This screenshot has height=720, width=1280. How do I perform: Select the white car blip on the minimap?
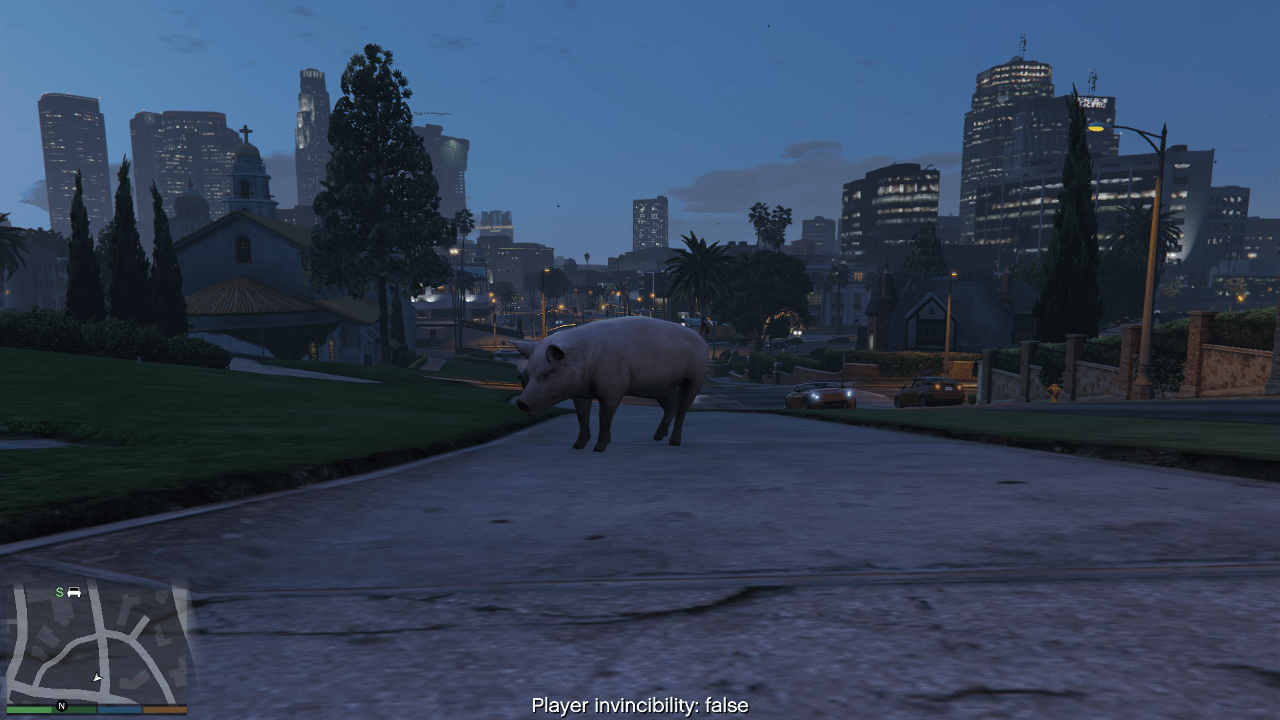(x=74, y=592)
